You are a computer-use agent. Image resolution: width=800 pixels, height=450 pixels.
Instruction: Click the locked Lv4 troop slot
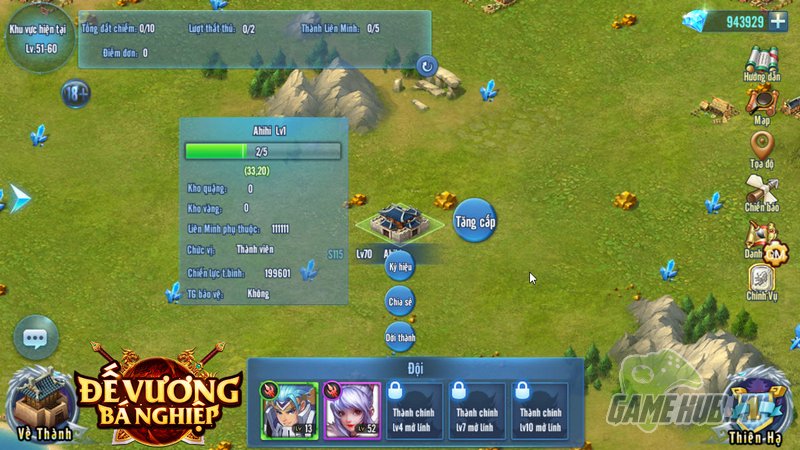(415, 410)
